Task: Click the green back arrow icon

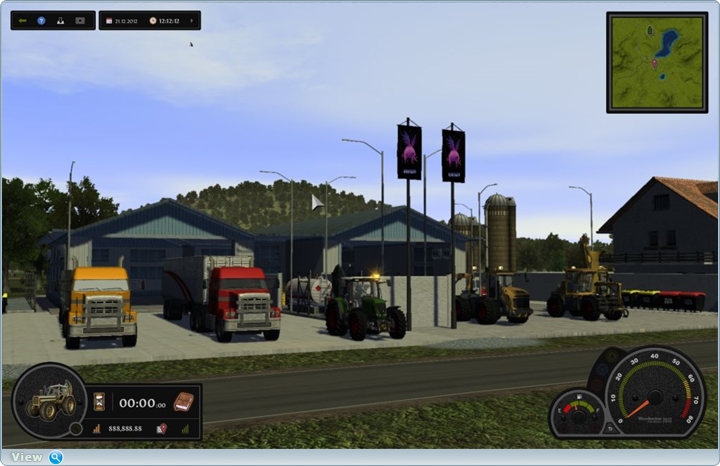Action: pos(22,20)
